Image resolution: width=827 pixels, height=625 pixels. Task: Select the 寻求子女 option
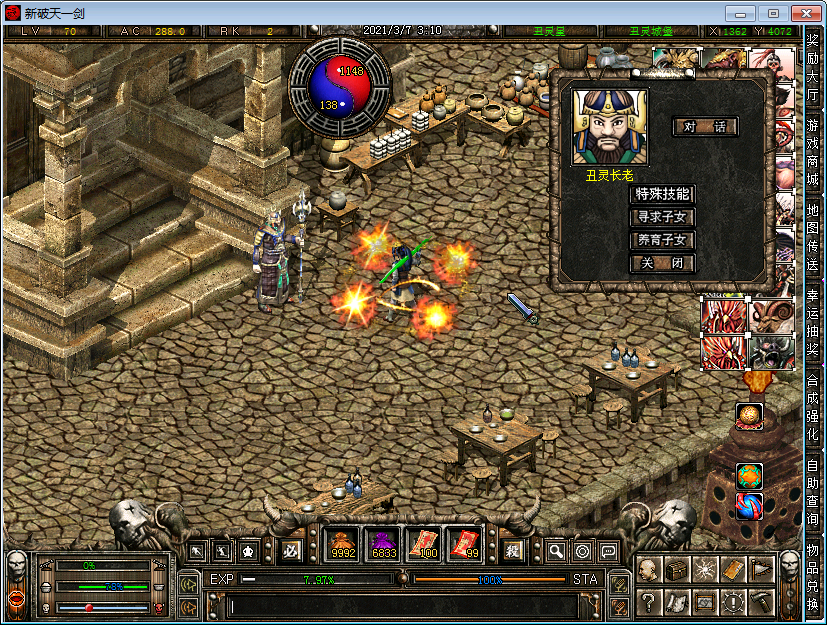coord(662,217)
